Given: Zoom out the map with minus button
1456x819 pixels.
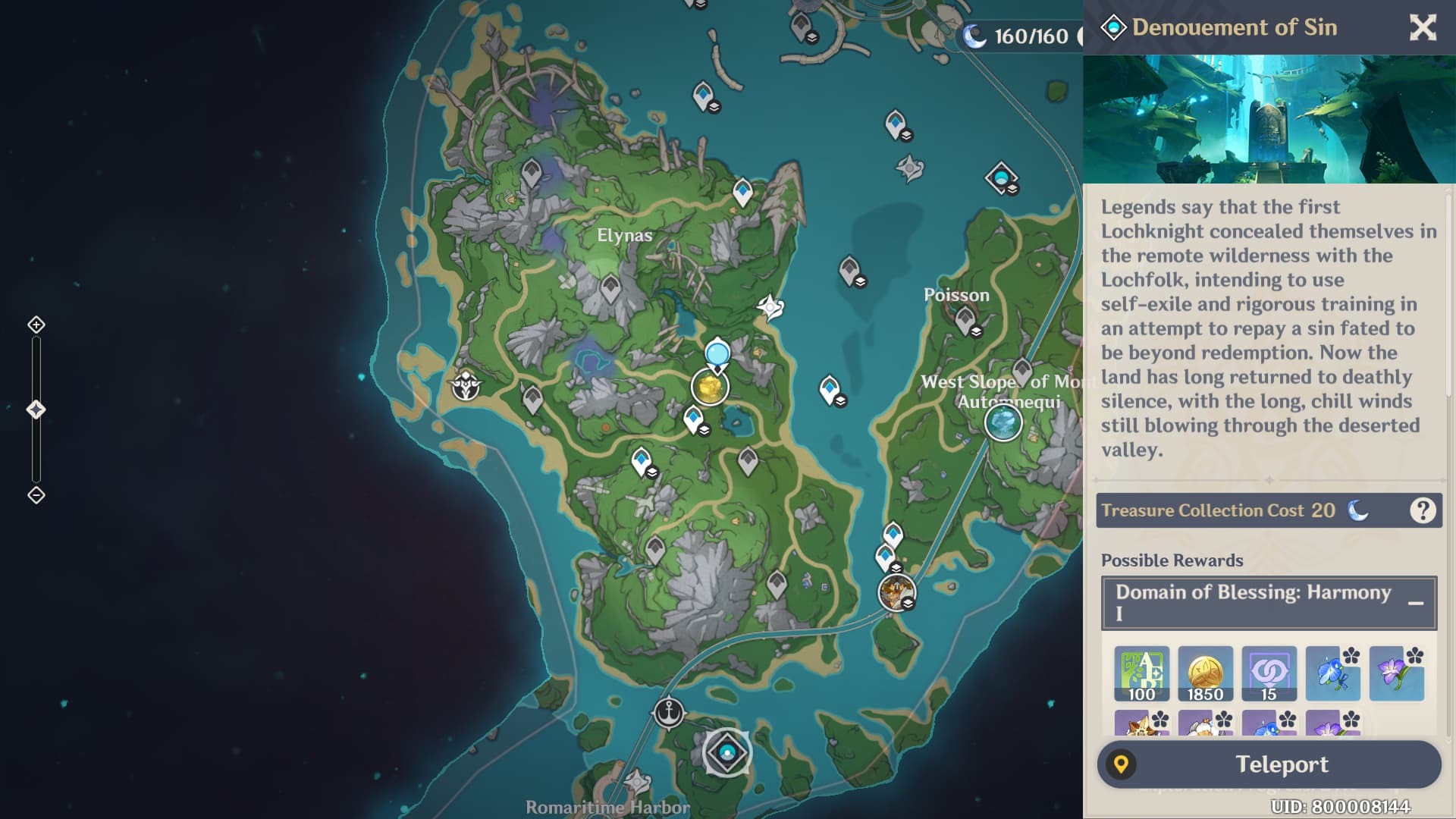Looking at the screenshot, I should [x=36, y=495].
